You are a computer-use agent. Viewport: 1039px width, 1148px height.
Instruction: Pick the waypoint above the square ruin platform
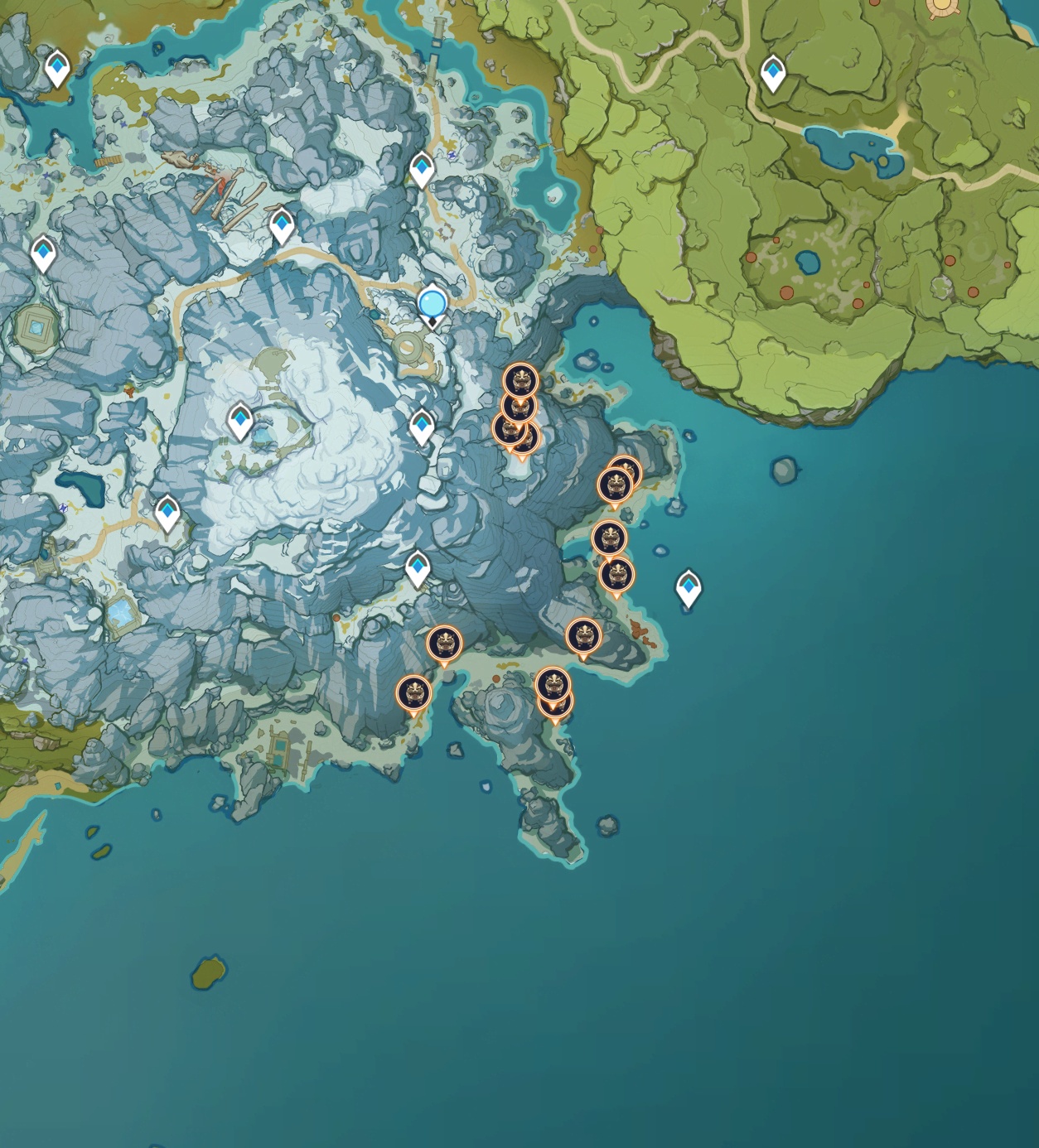point(43,253)
